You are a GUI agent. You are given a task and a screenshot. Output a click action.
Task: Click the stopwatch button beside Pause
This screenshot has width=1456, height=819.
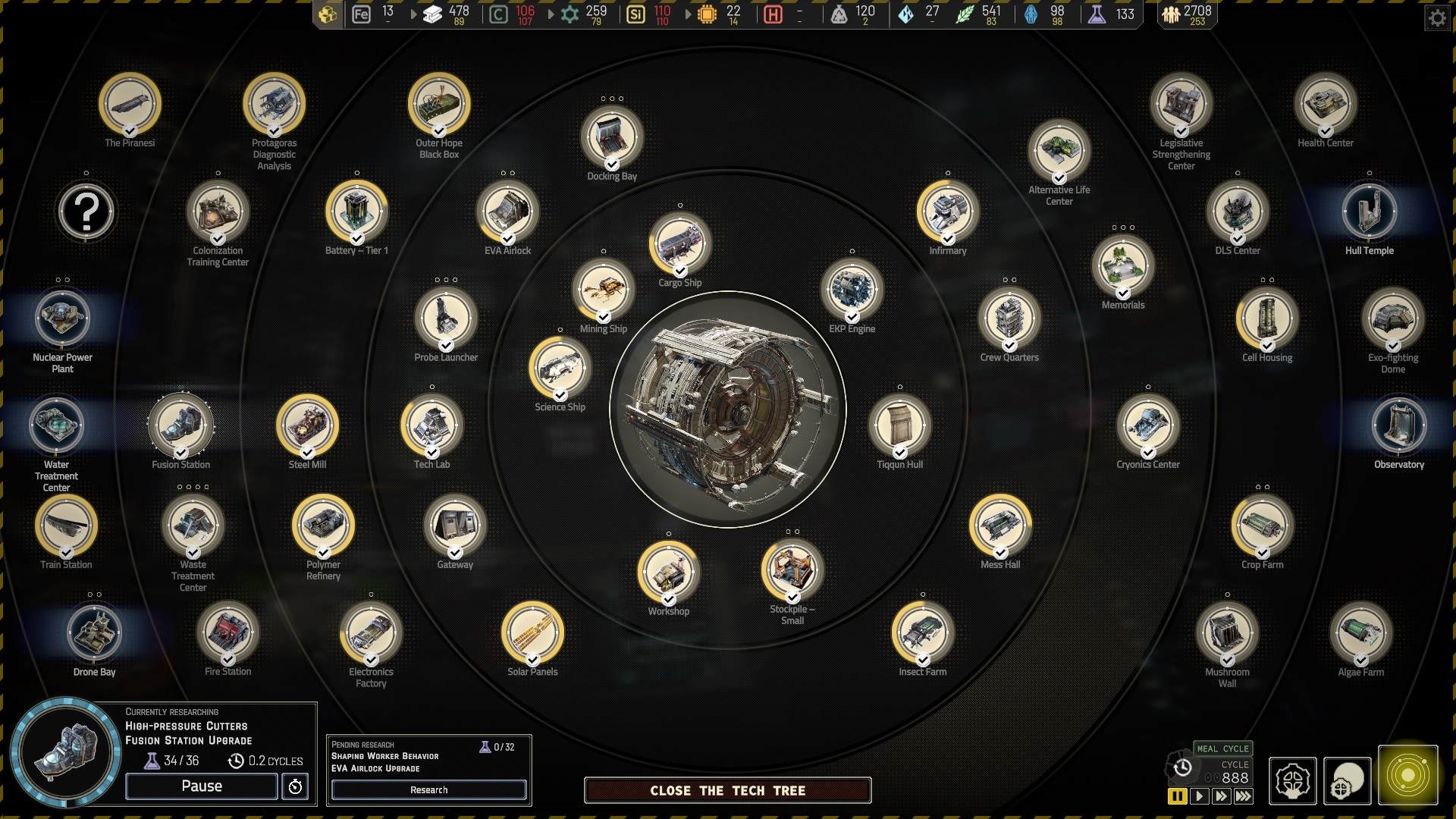[x=295, y=786]
